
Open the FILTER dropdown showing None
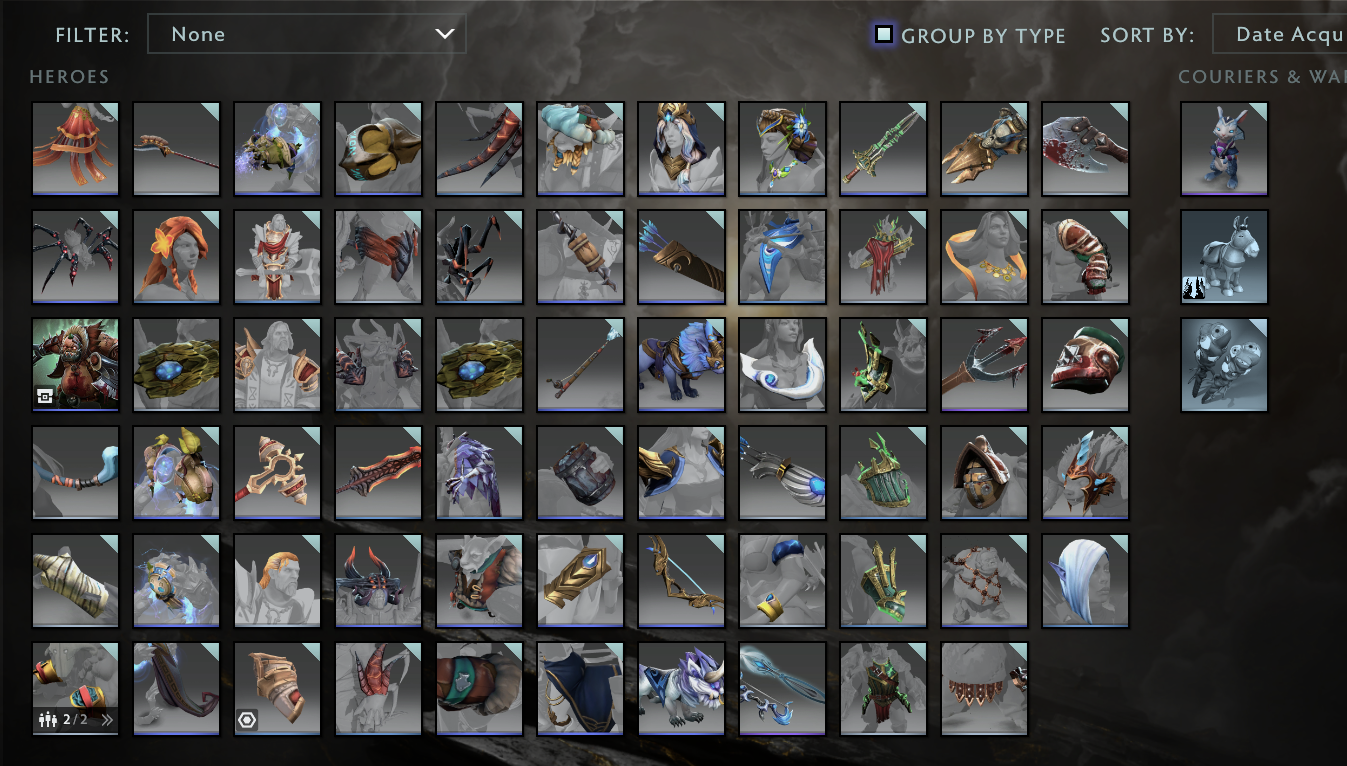[x=305, y=33]
